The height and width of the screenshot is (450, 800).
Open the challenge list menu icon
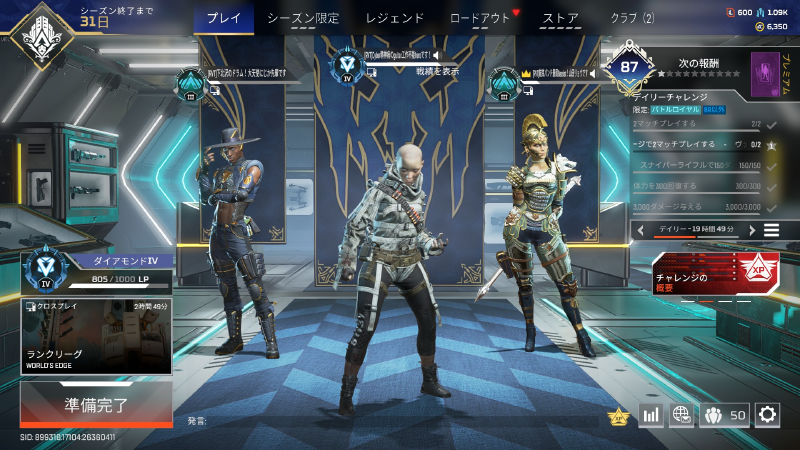pyautogui.click(x=771, y=230)
